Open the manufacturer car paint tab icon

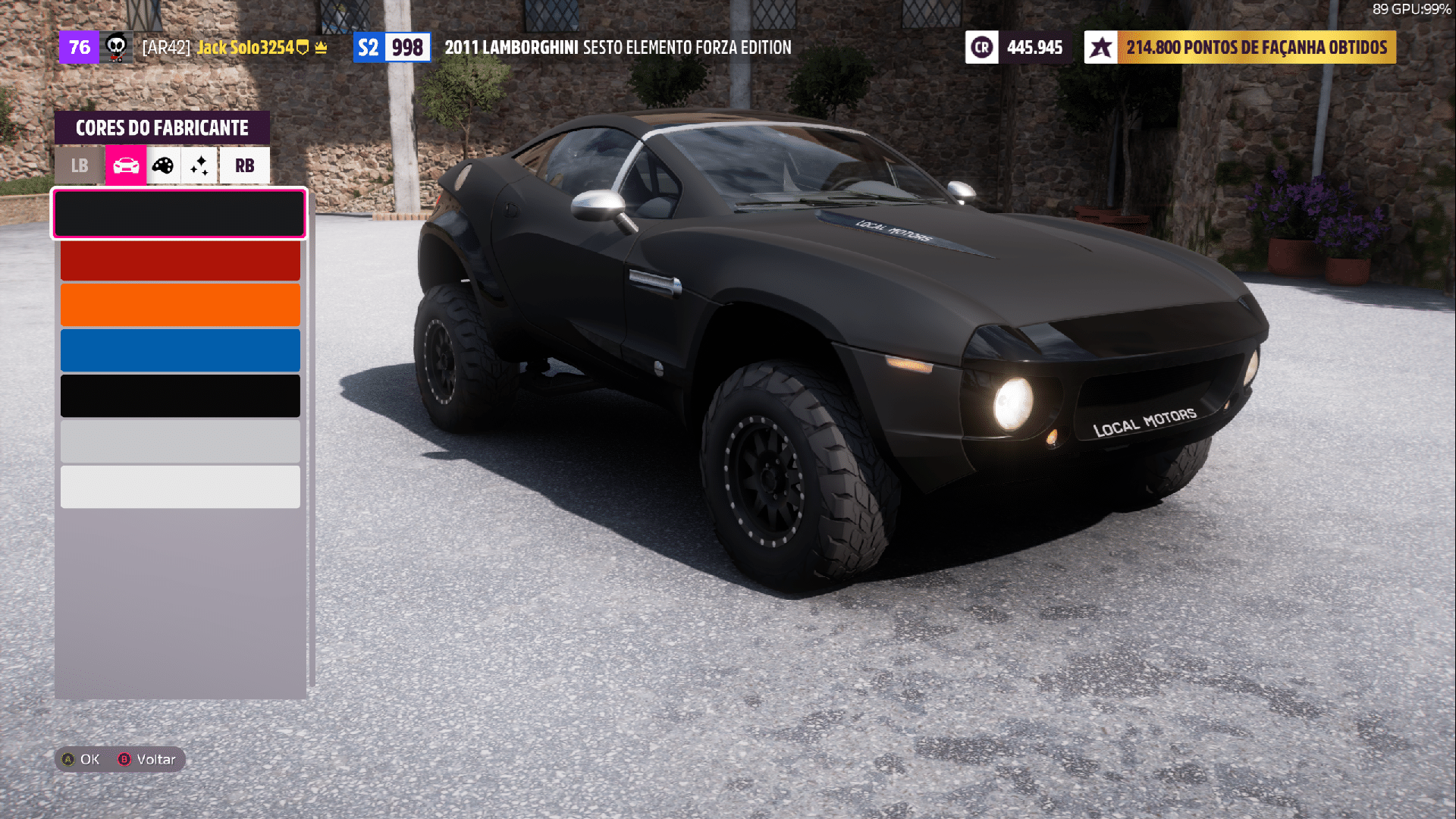125,165
